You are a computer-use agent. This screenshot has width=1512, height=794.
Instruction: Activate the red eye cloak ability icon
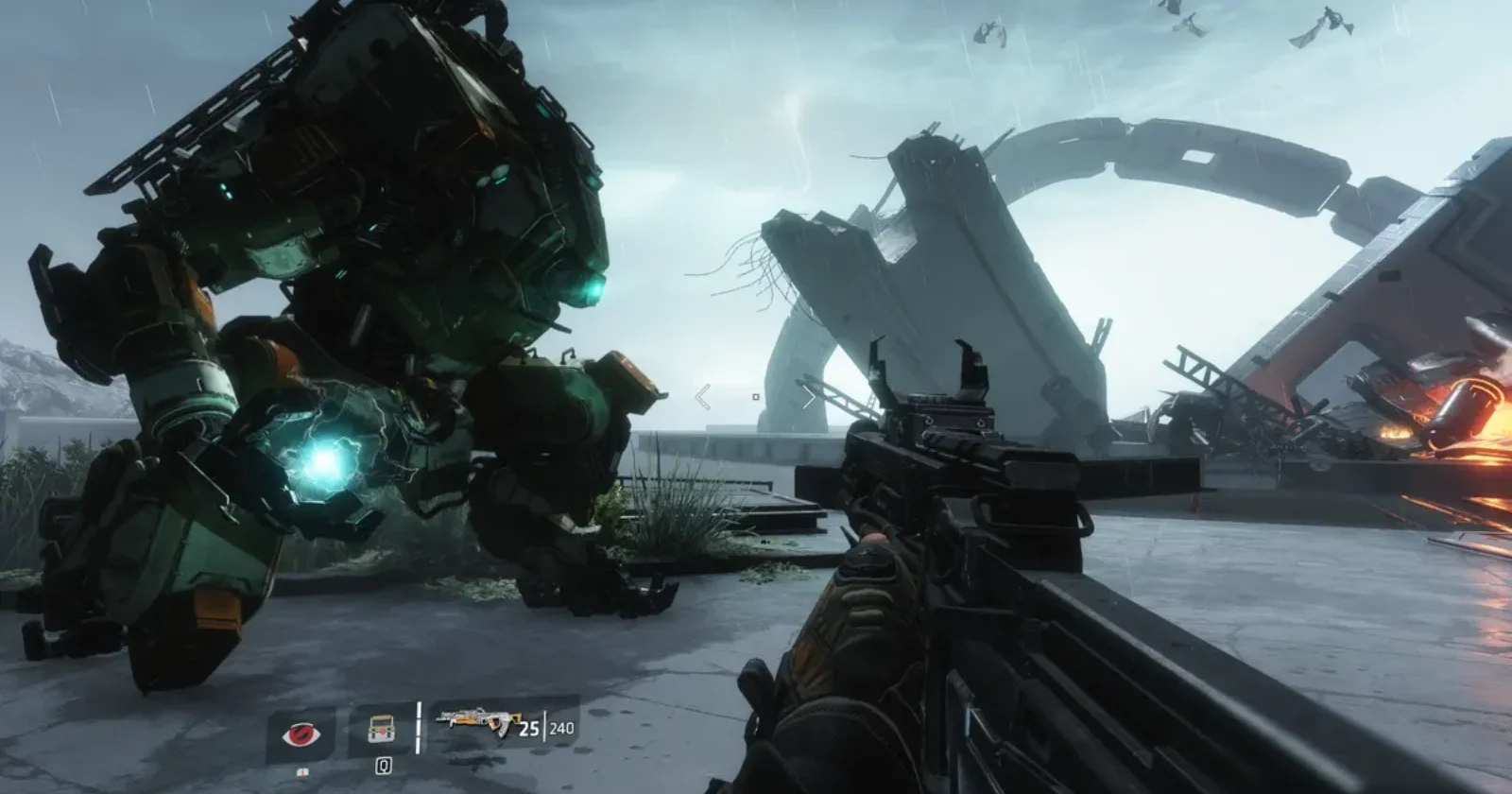301,734
